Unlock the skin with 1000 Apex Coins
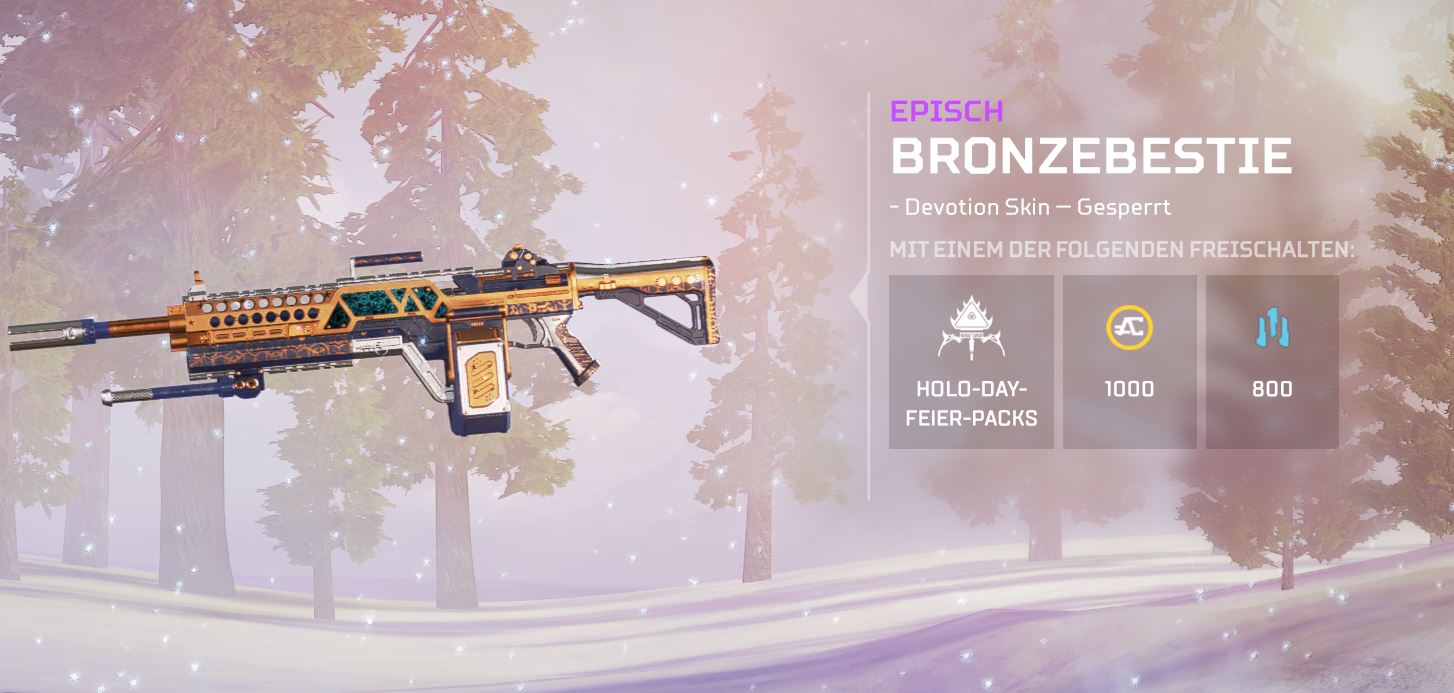1454x693 pixels. (x=1129, y=362)
